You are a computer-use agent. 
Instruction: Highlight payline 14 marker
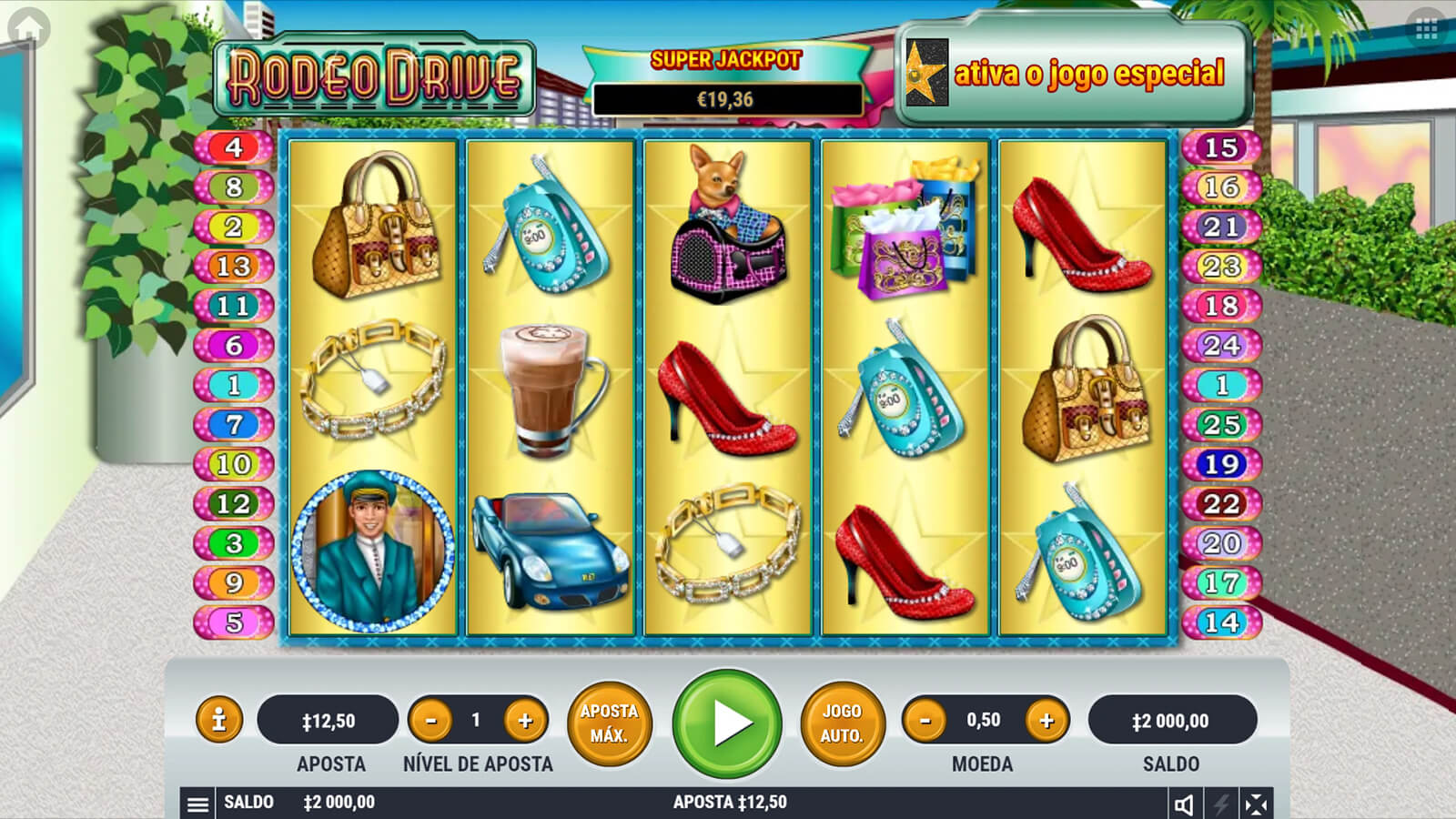coord(1220,622)
